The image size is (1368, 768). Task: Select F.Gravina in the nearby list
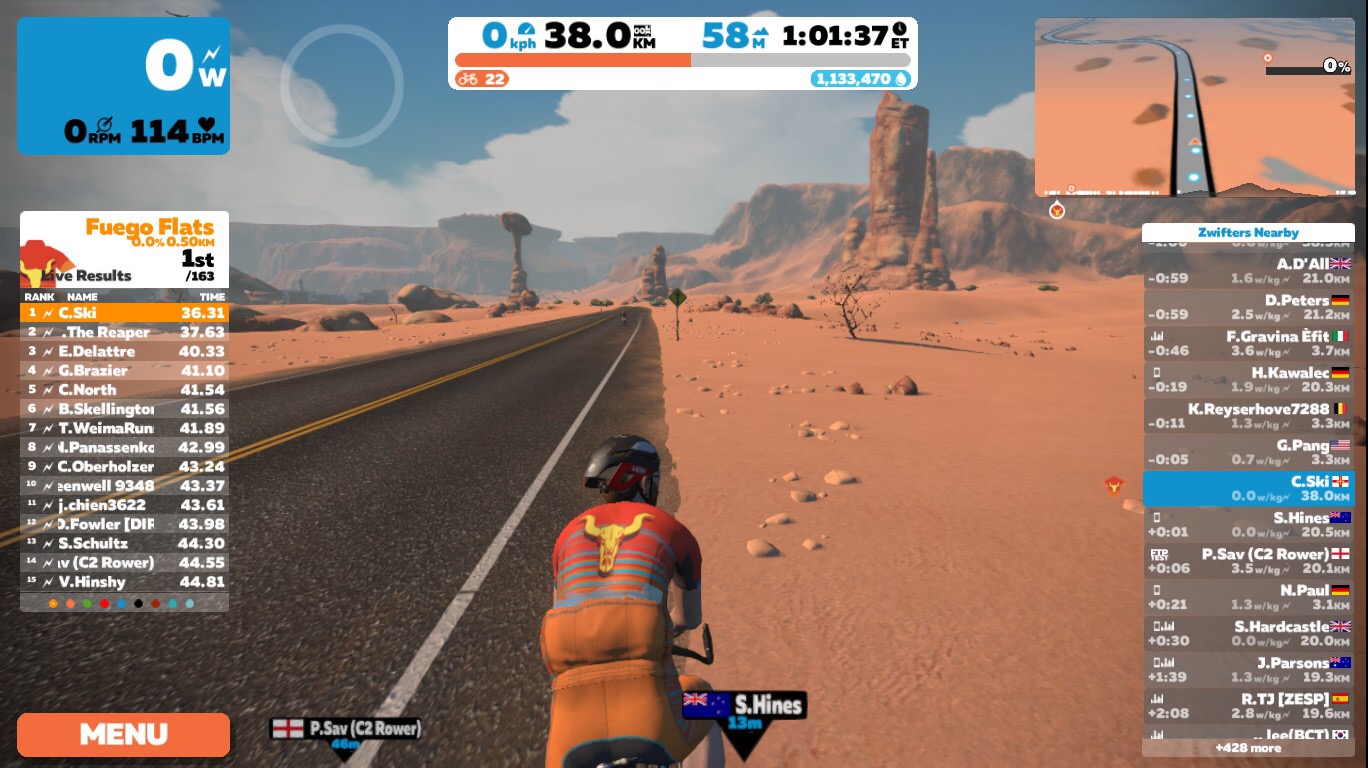(1248, 343)
